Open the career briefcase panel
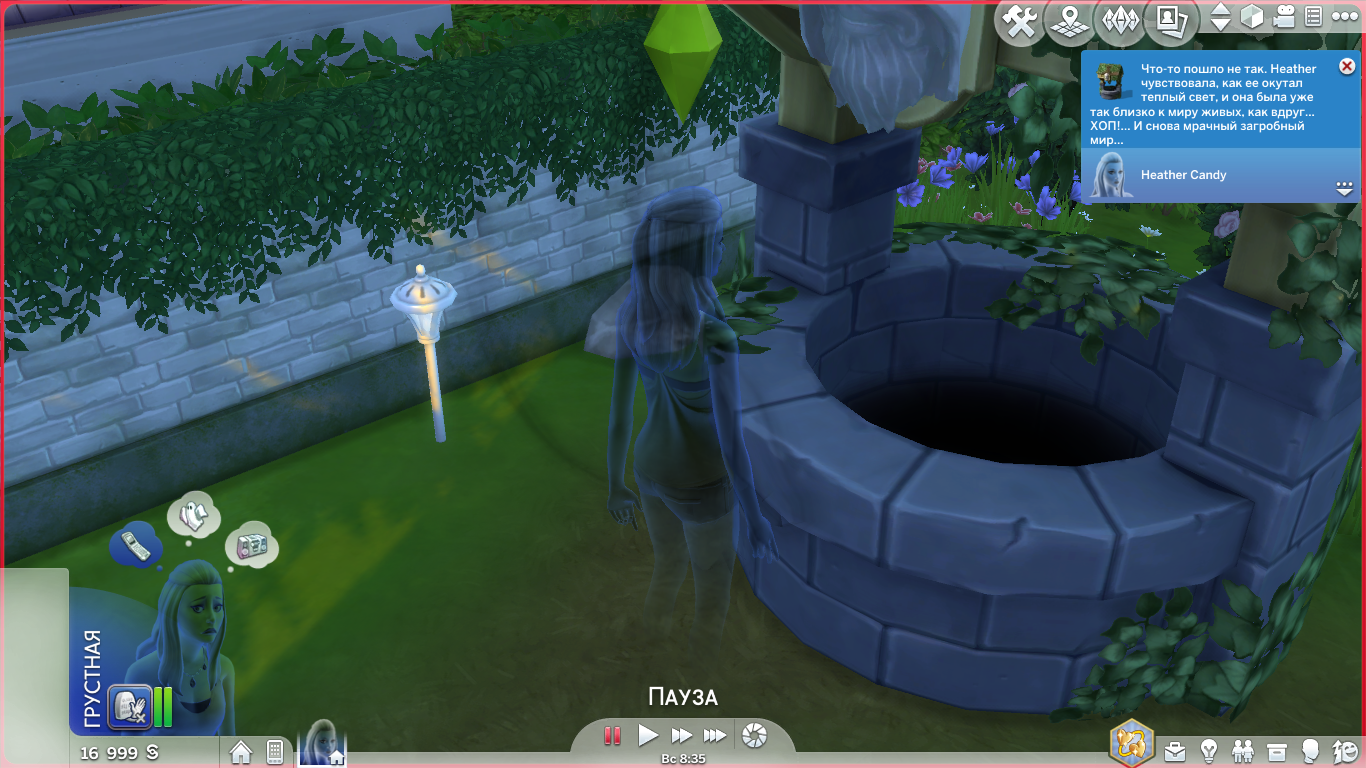1366x768 pixels. 1175,749
